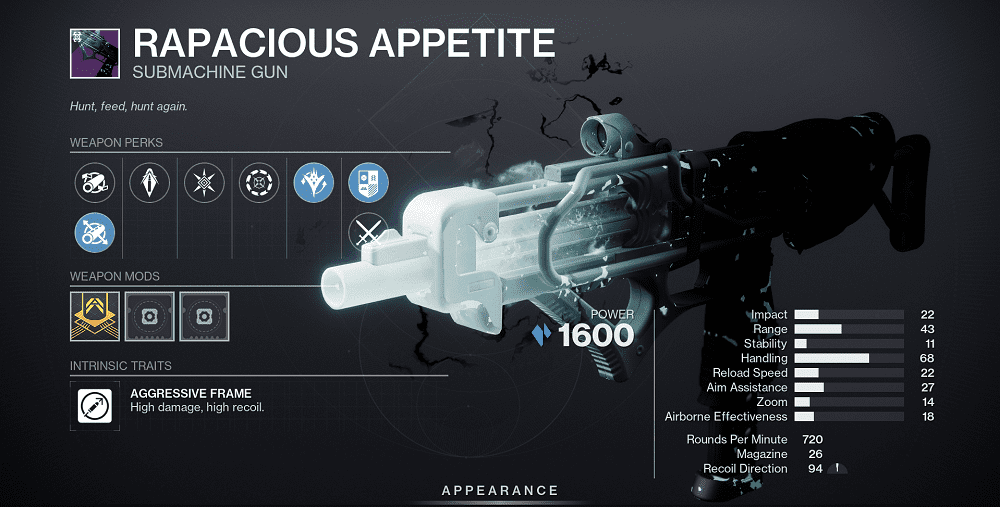This screenshot has width=1000, height=507.
Task: Inspect the Aggressive Frame intrinsic trait icon
Action: 95,403
